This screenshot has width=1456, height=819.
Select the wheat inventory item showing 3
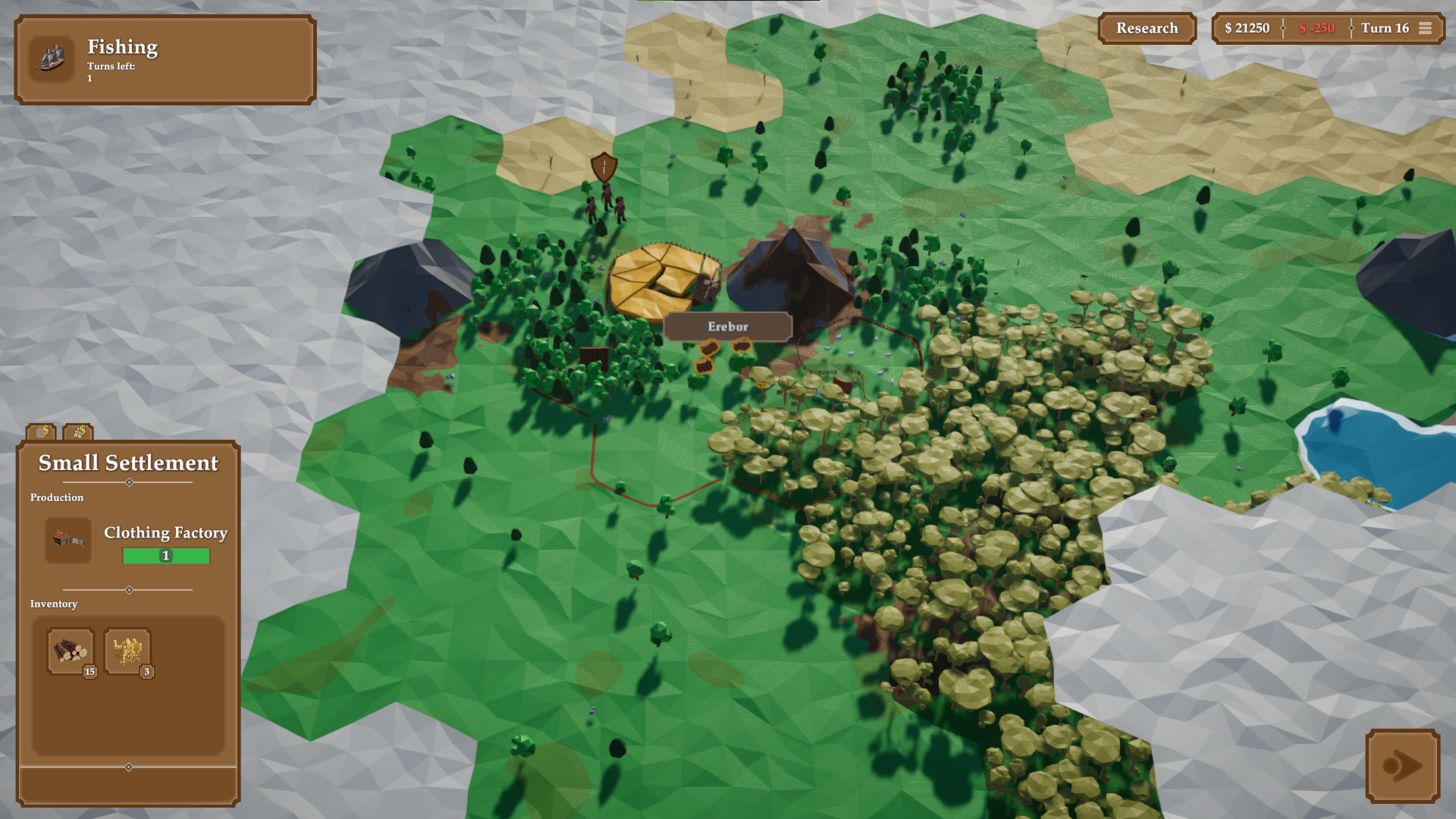tap(126, 651)
